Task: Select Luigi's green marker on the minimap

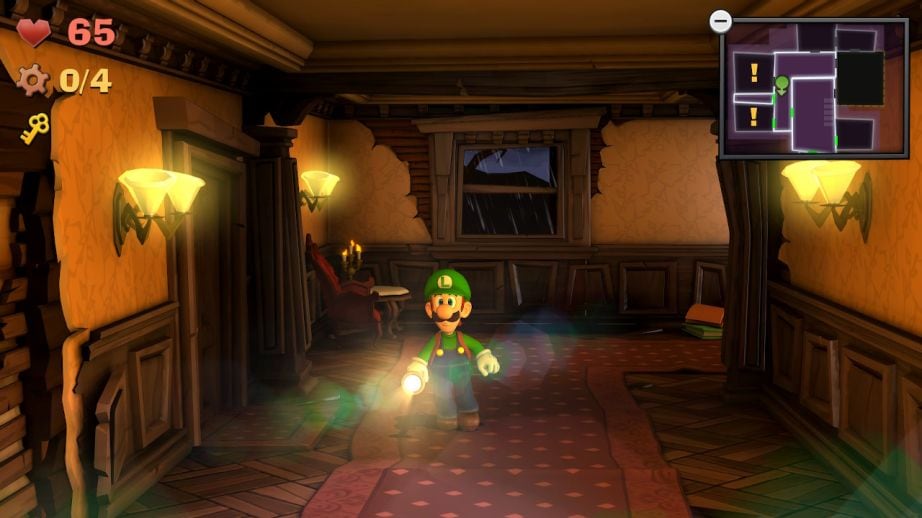Action: point(782,84)
